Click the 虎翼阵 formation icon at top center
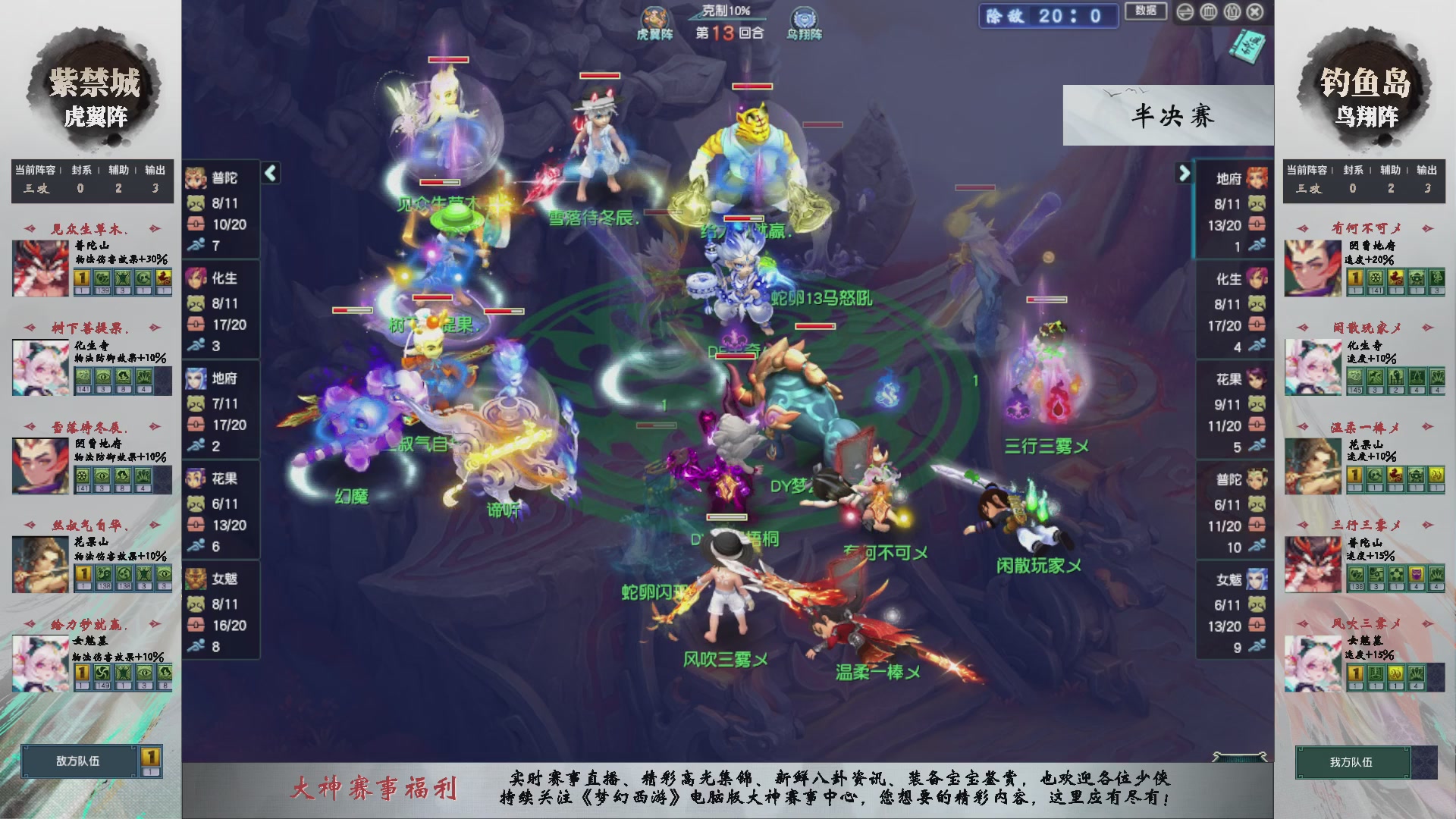The height and width of the screenshot is (819, 1456). [654, 17]
